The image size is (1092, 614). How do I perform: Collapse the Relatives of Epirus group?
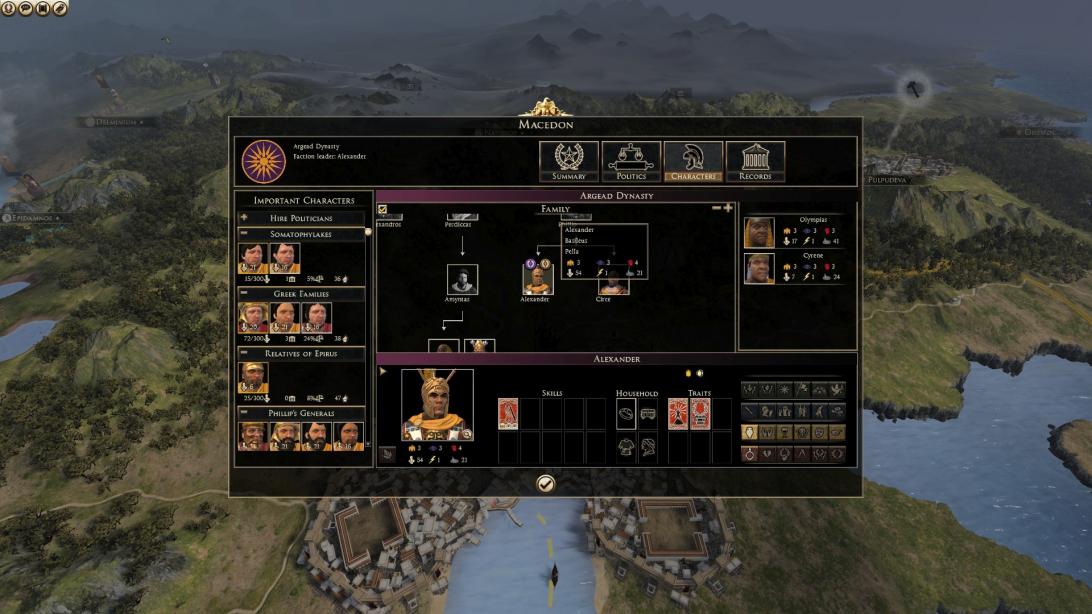[243, 354]
